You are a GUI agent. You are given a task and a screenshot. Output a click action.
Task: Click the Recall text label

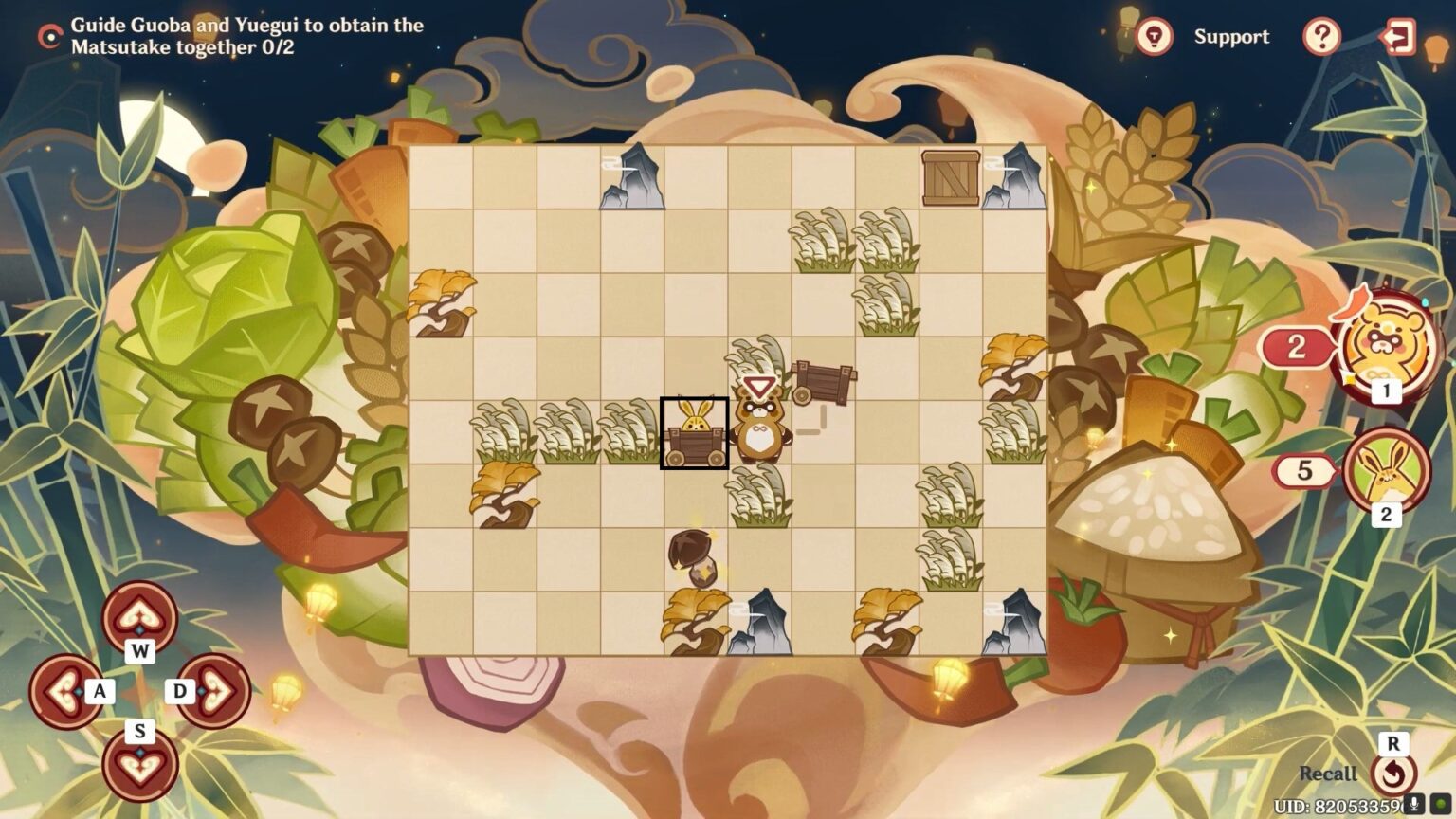[1326, 773]
